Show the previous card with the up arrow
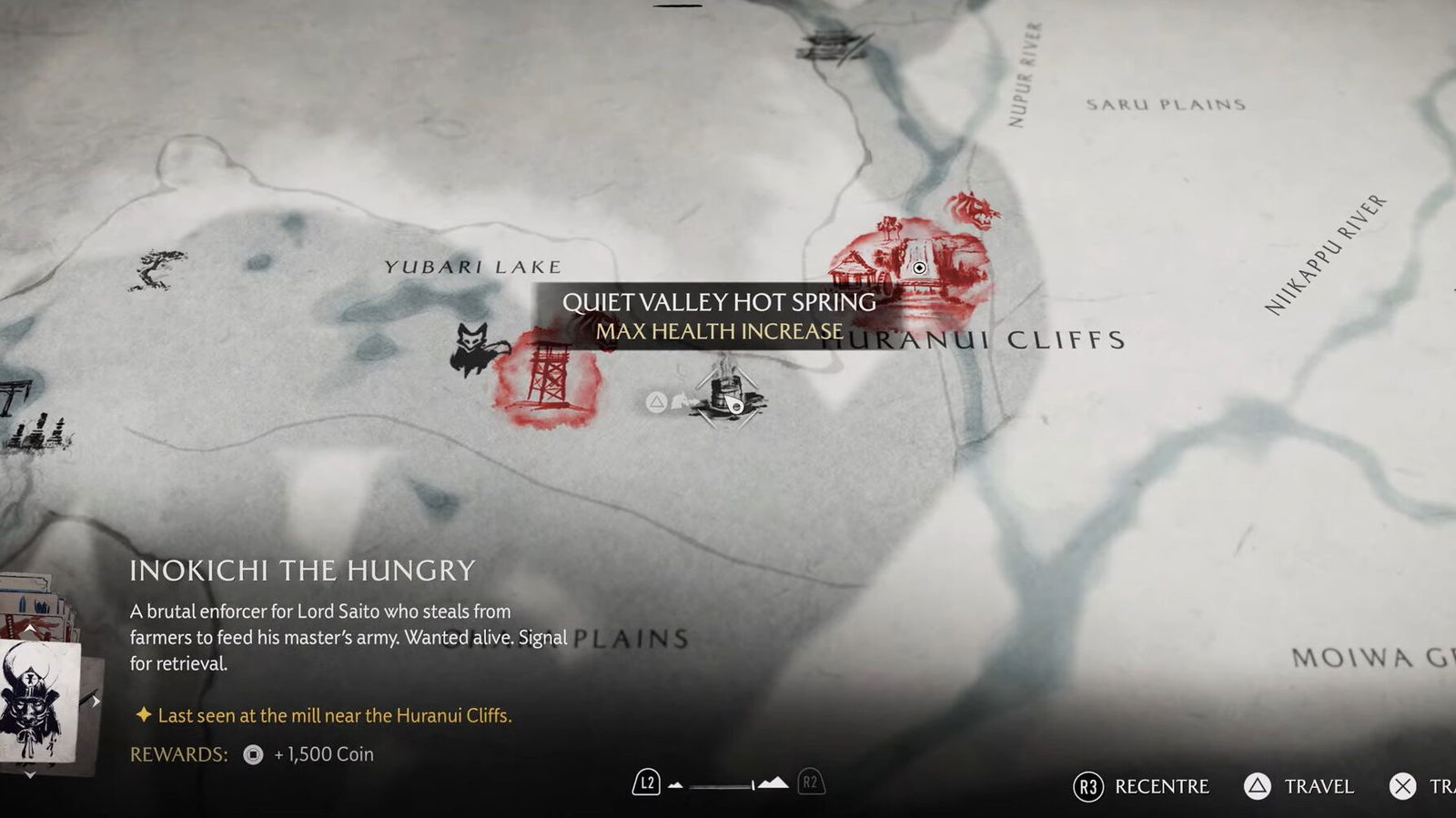 coord(30,629)
